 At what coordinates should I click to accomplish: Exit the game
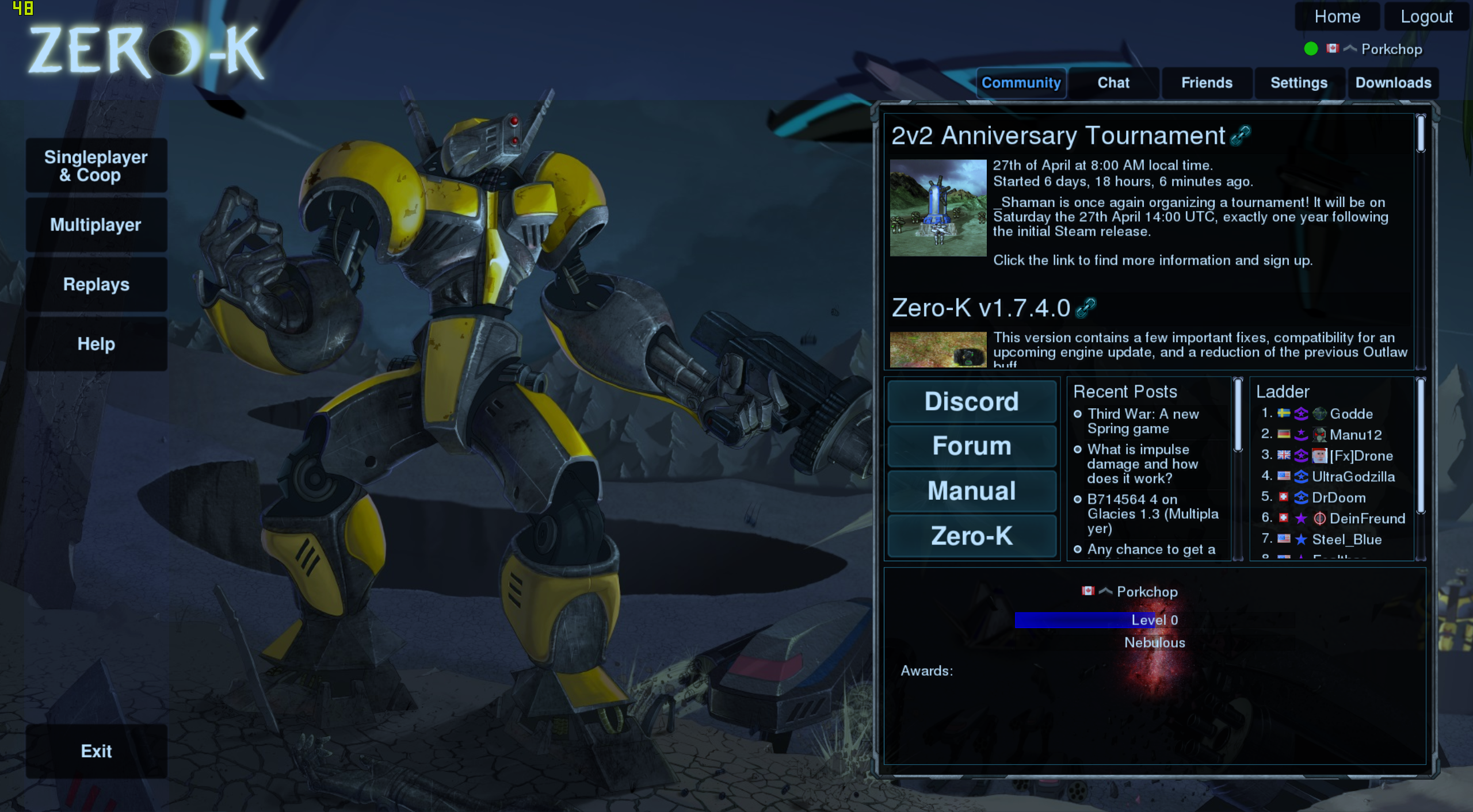coord(96,751)
